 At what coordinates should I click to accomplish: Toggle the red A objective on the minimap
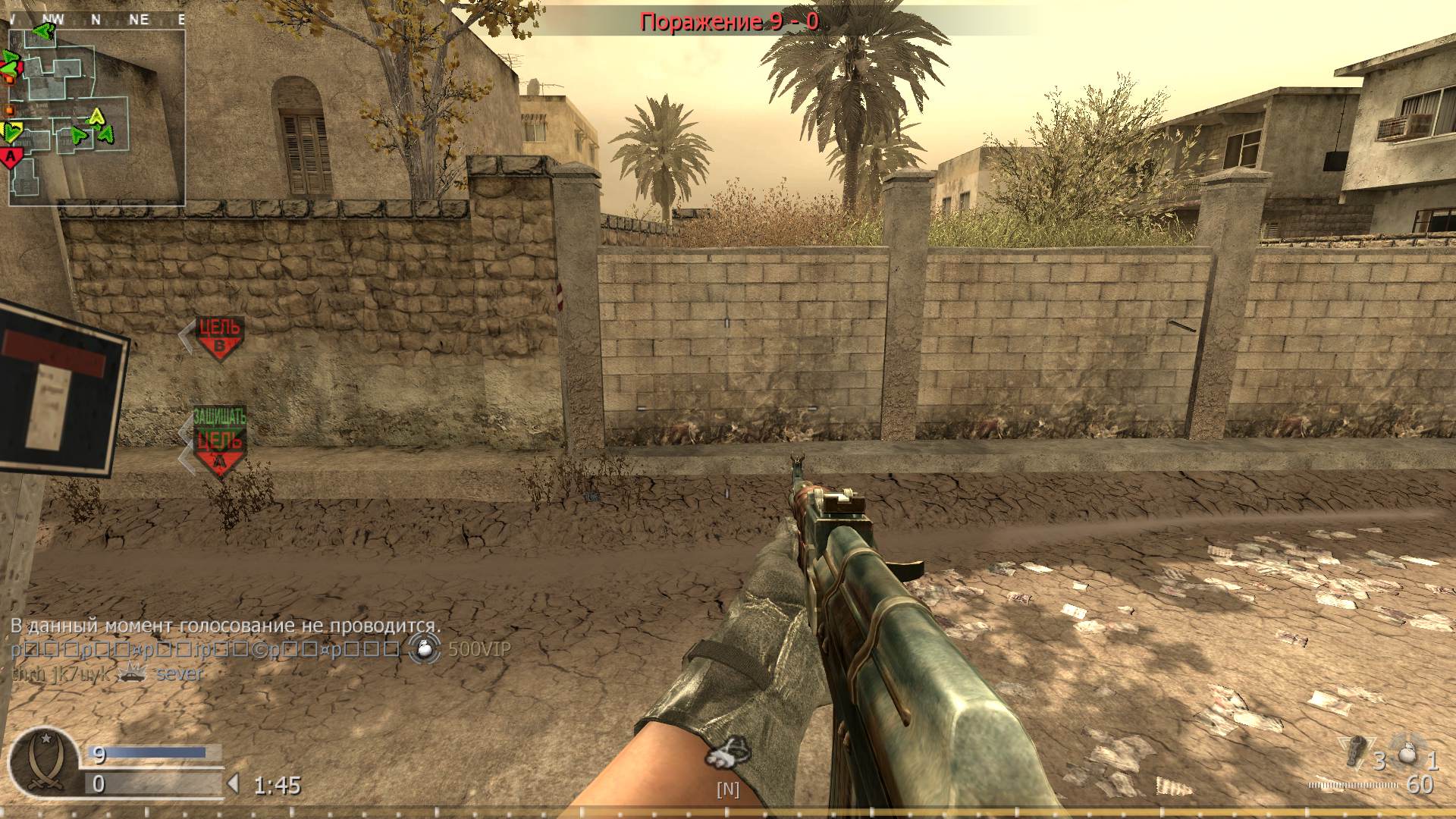11,155
